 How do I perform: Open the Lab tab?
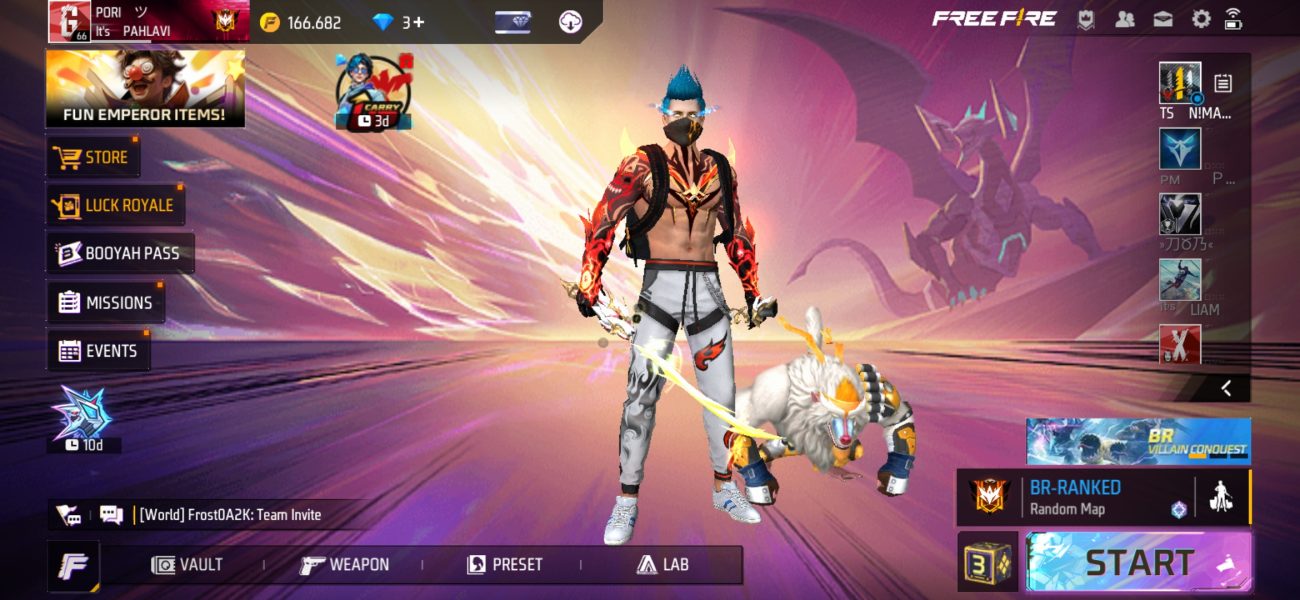point(663,565)
